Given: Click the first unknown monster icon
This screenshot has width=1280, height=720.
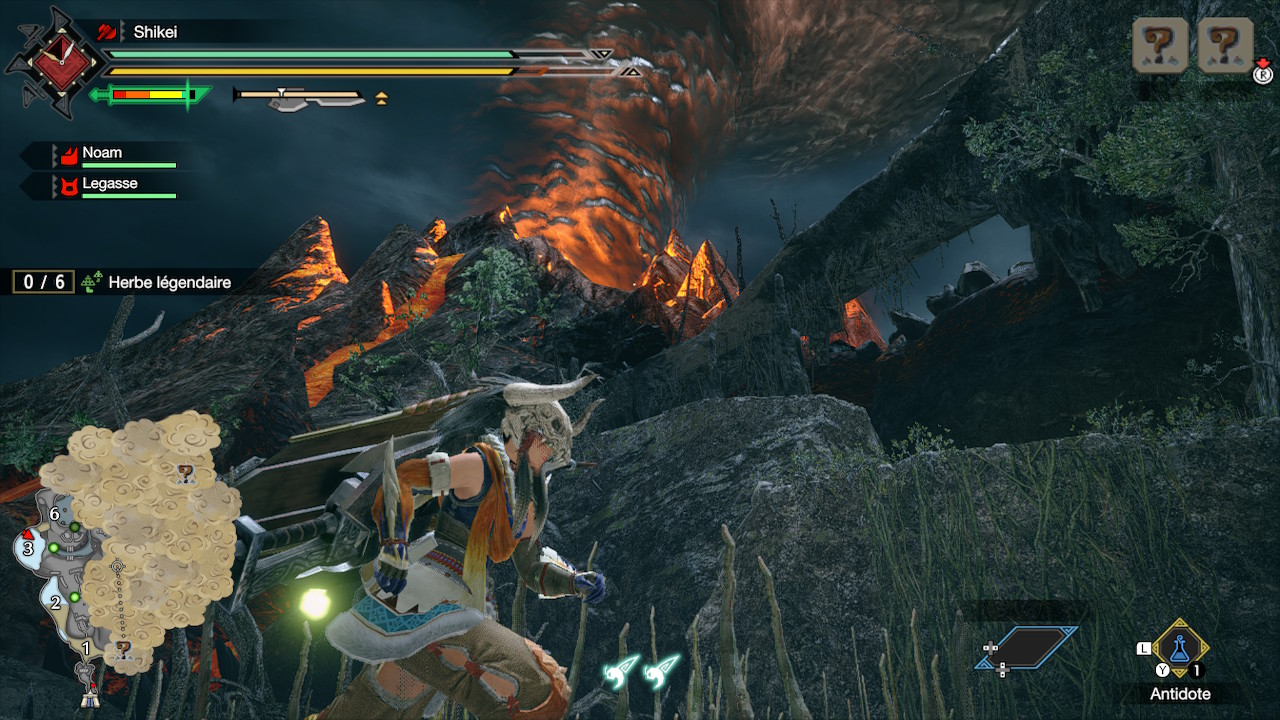Looking at the screenshot, I should tap(1160, 44).
